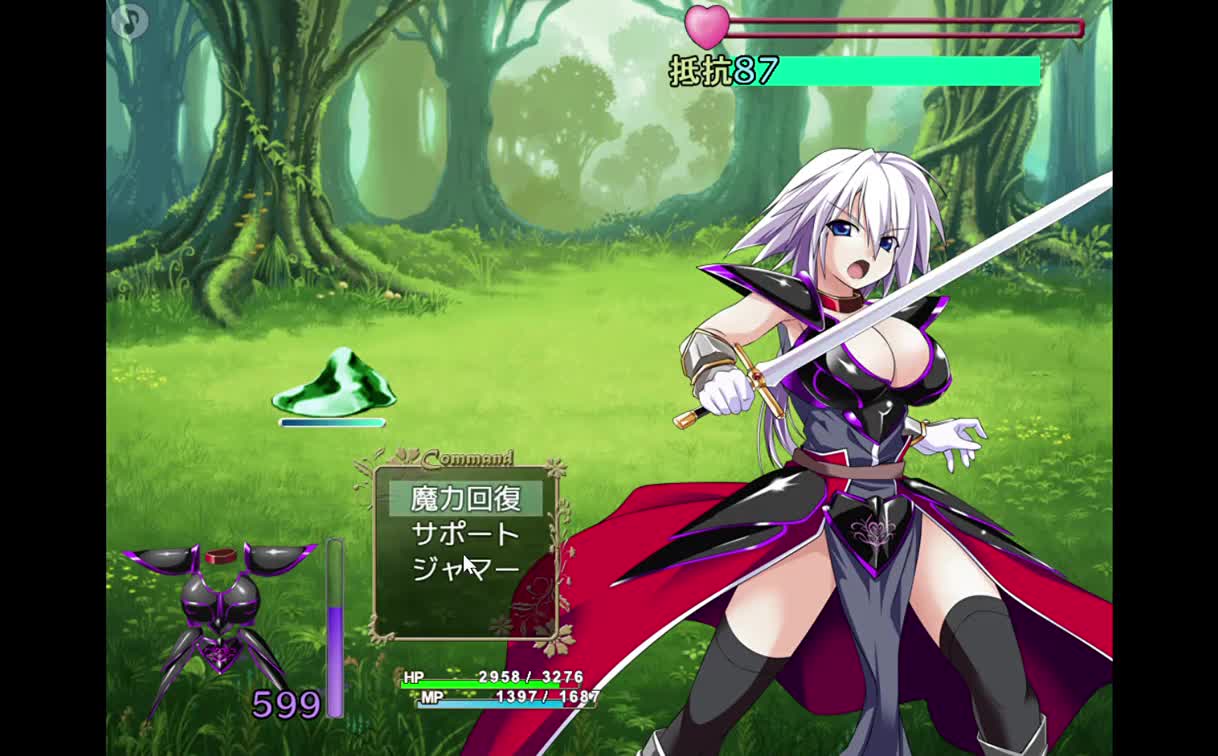Choose the サポート command

pyautogui.click(x=466, y=534)
